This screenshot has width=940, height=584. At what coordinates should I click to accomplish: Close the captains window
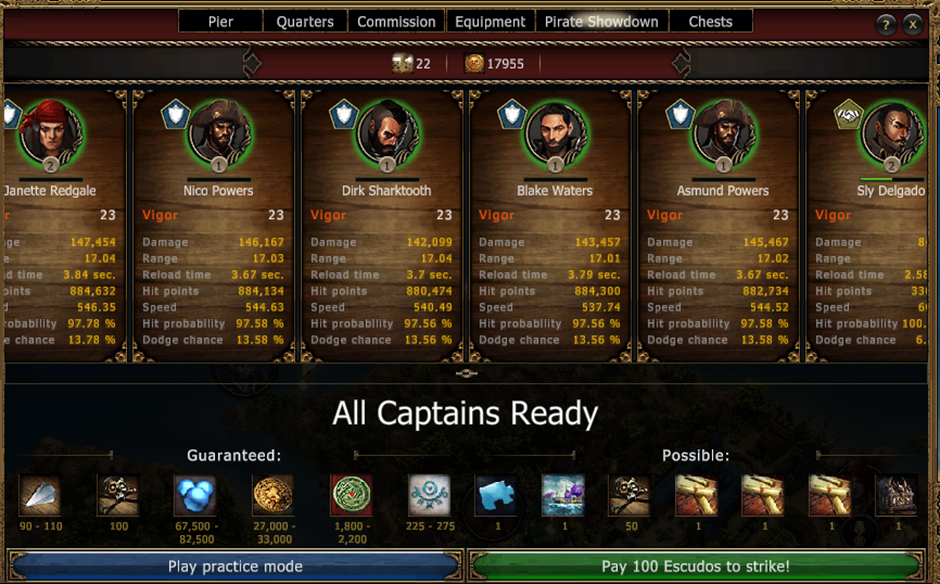913,26
